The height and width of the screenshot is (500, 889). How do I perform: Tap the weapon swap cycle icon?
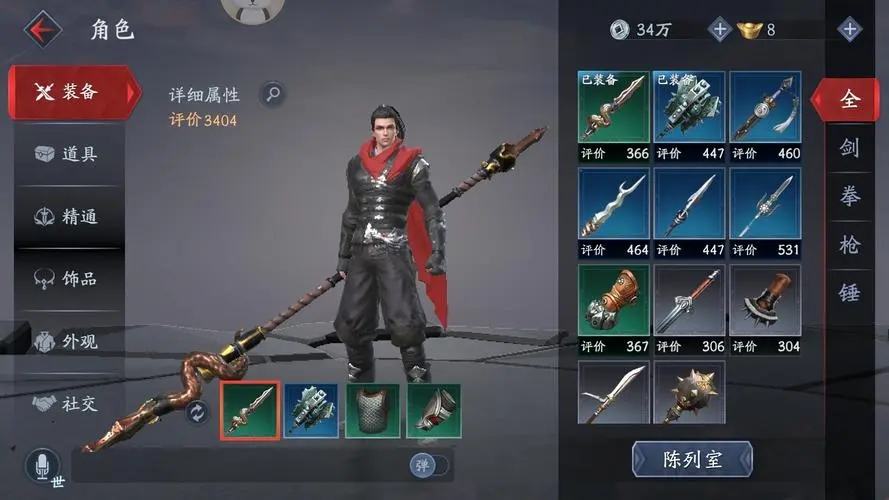pyautogui.click(x=197, y=411)
